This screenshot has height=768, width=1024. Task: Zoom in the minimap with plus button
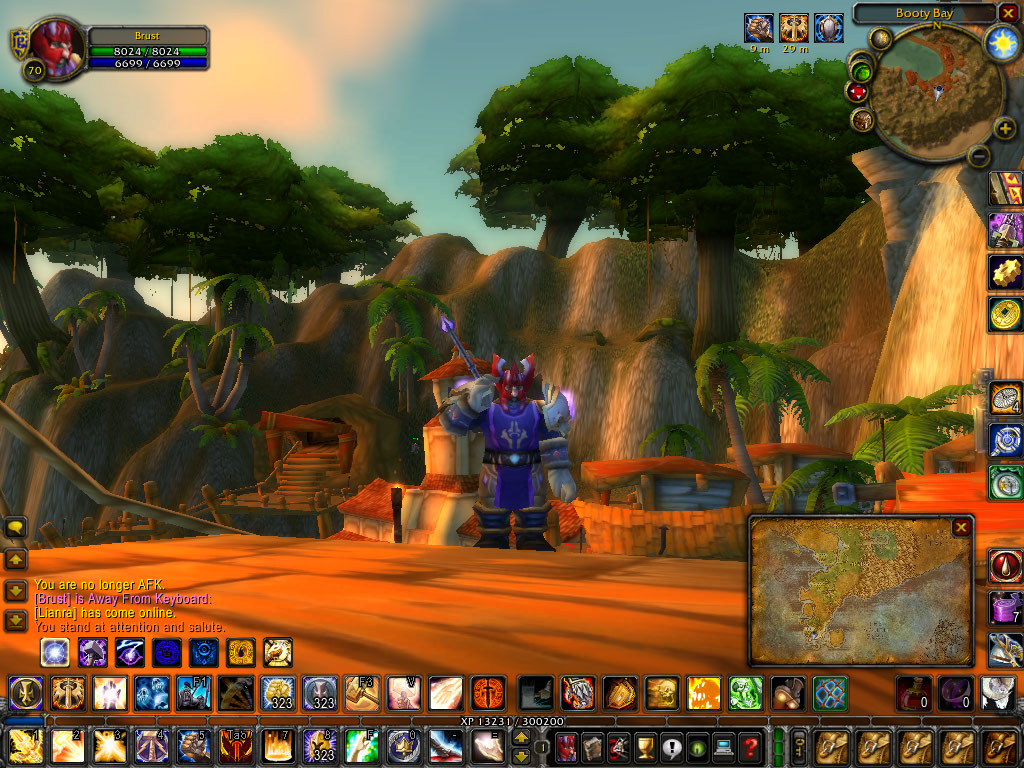[1005, 130]
